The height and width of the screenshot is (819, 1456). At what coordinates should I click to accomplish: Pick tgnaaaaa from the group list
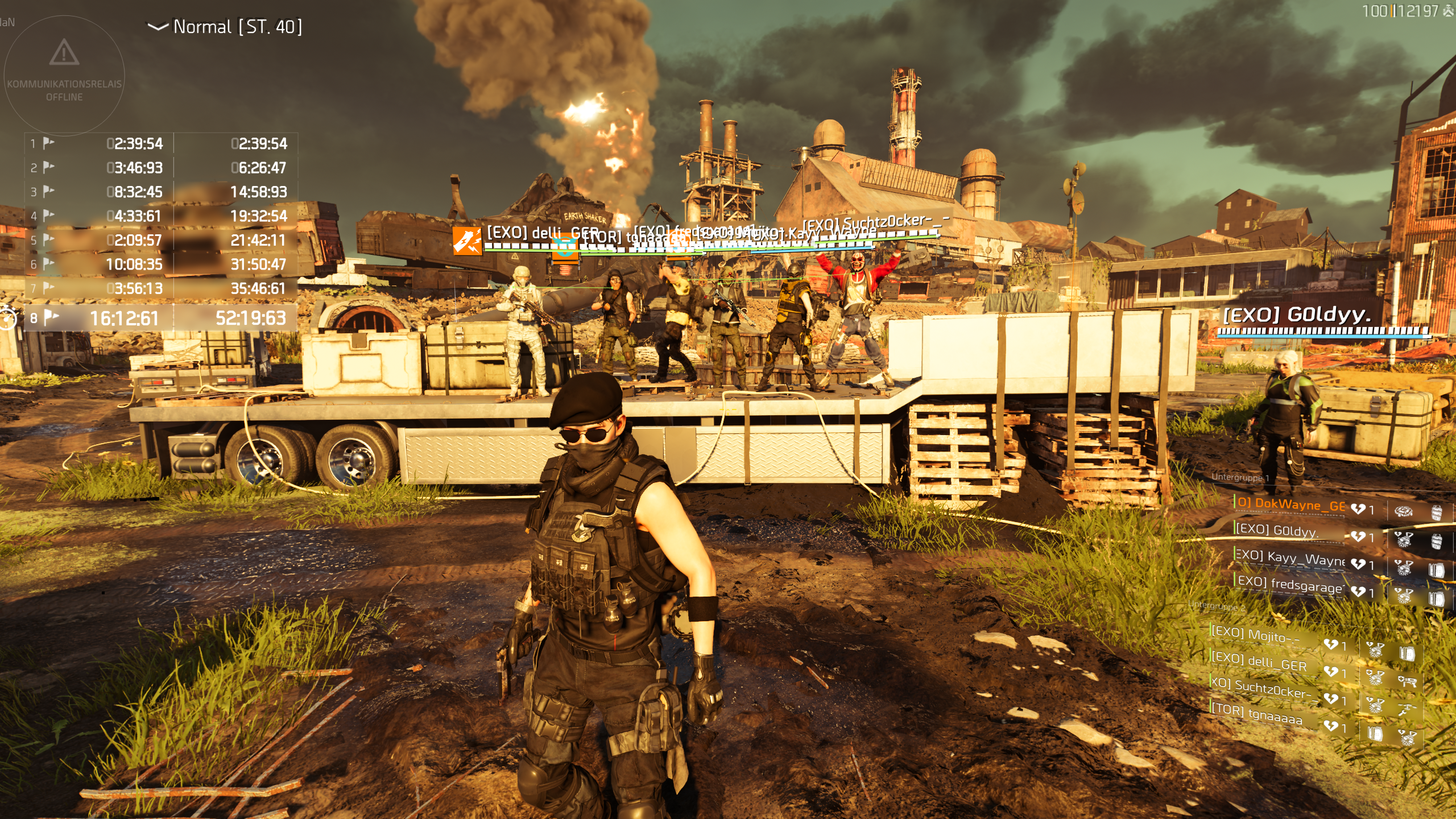click(x=1257, y=713)
